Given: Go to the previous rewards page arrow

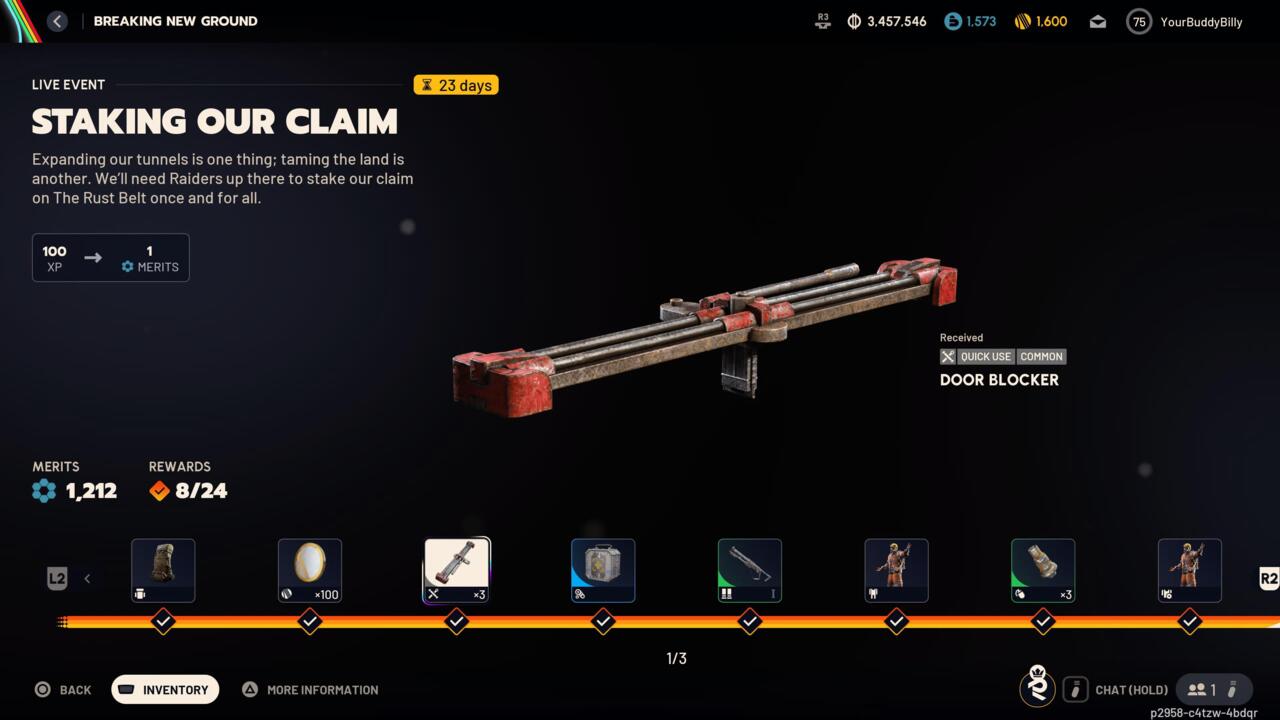Looking at the screenshot, I should tap(87, 578).
